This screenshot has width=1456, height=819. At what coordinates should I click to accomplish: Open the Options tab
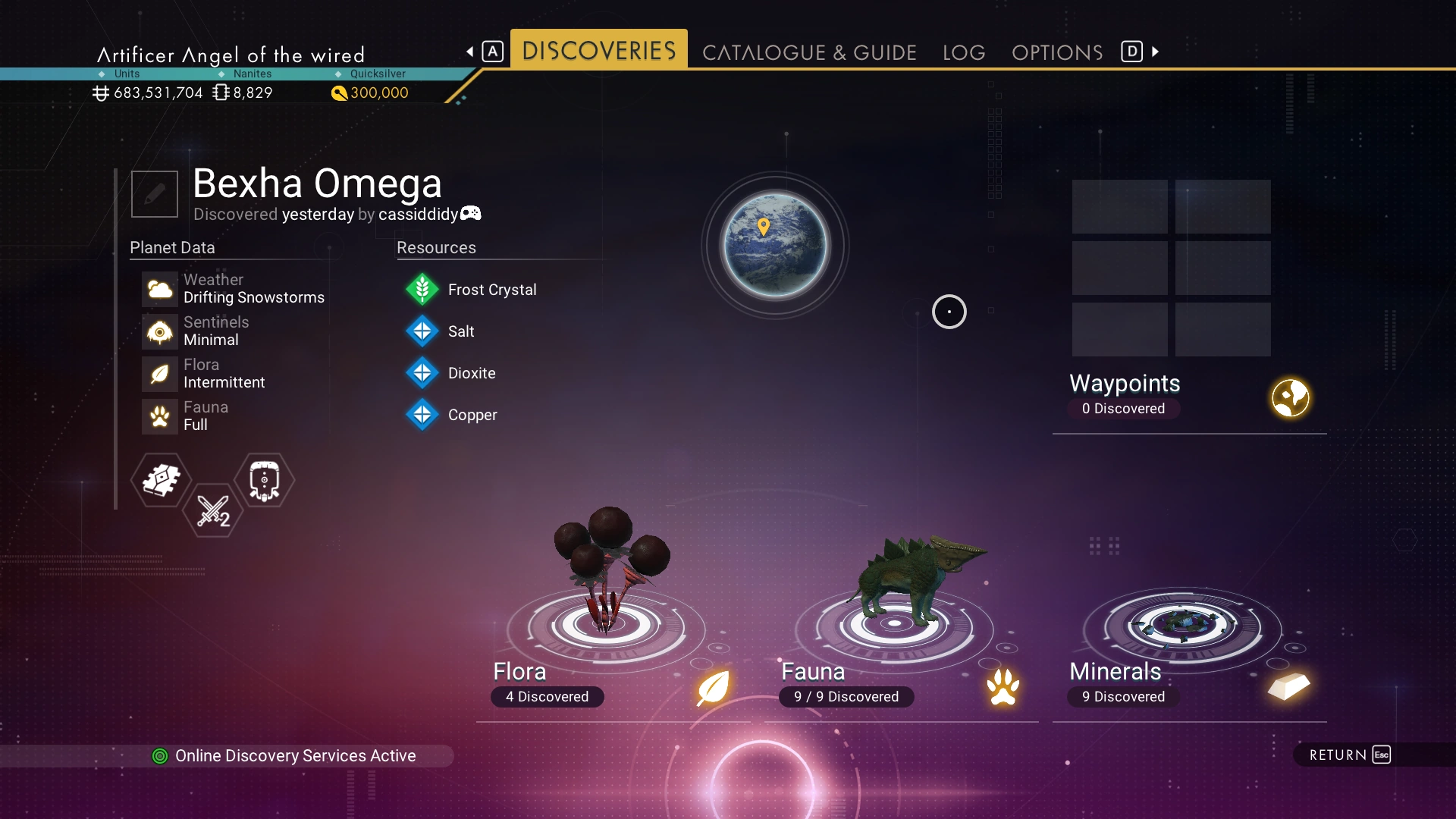1057,52
